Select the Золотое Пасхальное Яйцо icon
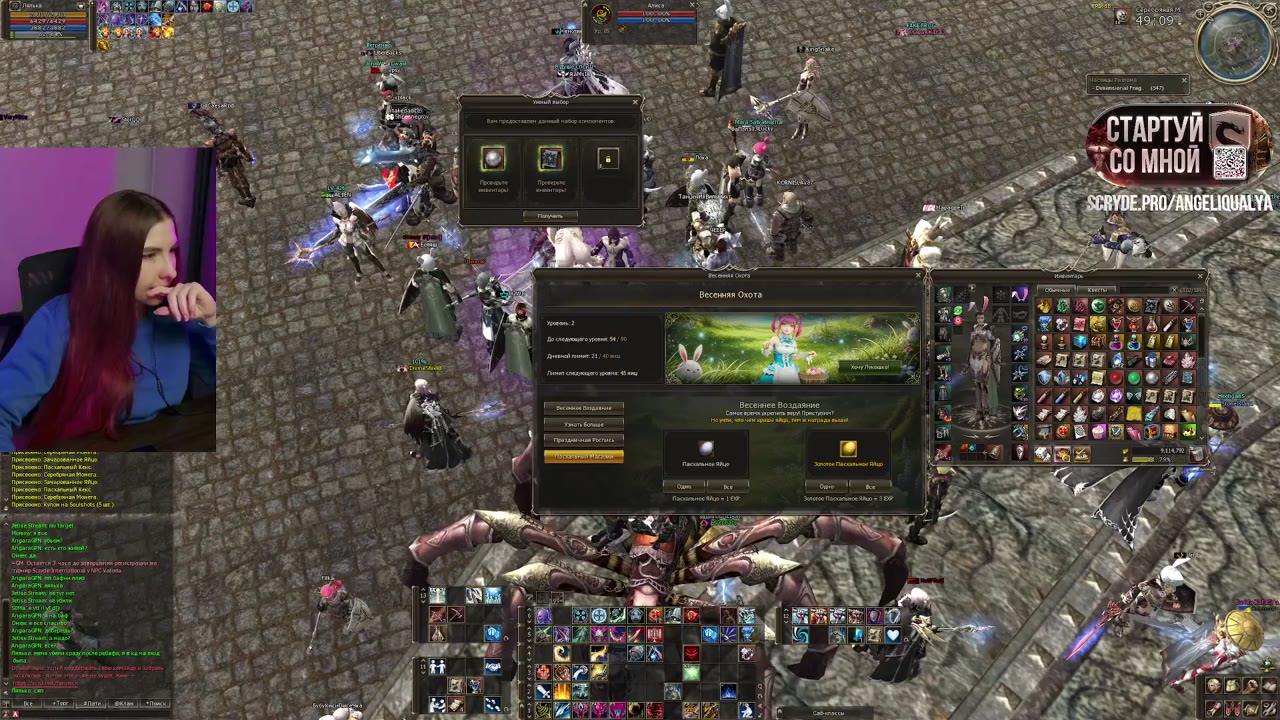This screenshot has width=1280, height=720. (x=847, y=448)
